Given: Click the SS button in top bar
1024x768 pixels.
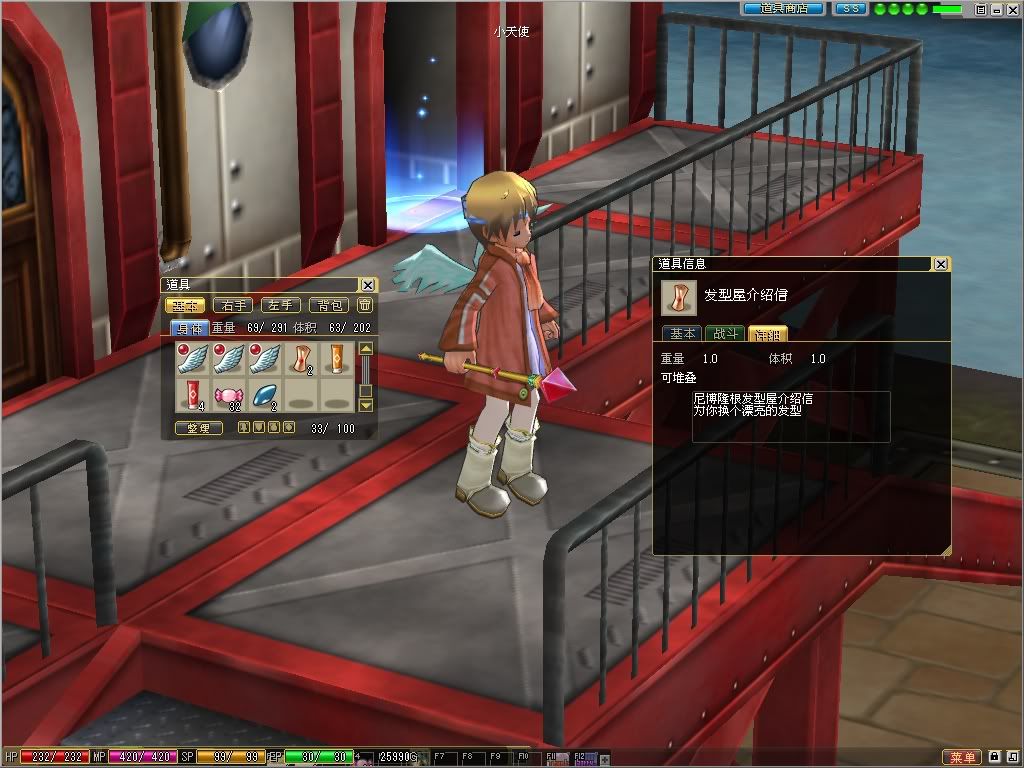Looking at the screenshot, I should click(x=850, y=9).
